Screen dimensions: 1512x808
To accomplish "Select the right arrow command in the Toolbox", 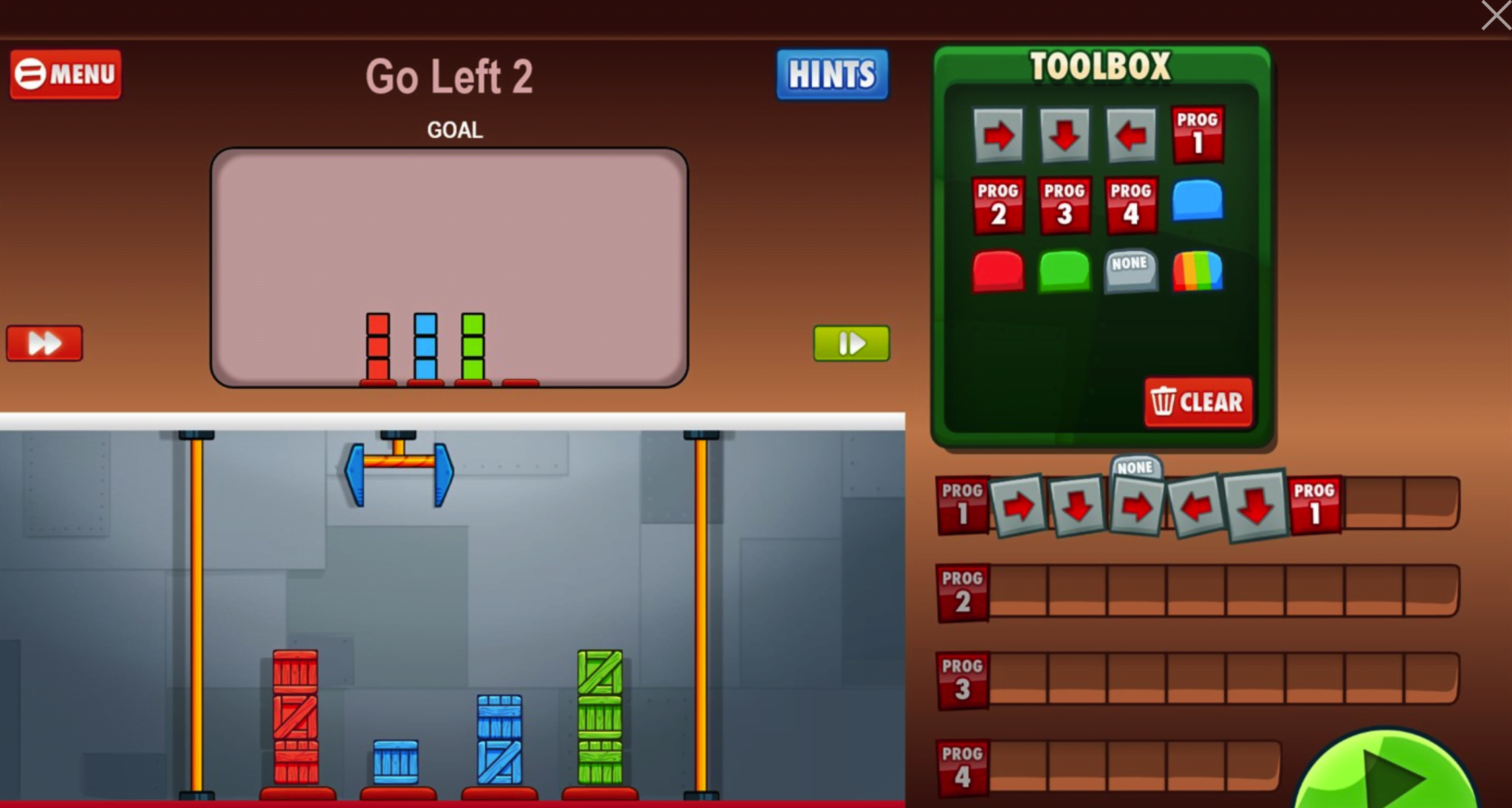I will click(999, 135).
